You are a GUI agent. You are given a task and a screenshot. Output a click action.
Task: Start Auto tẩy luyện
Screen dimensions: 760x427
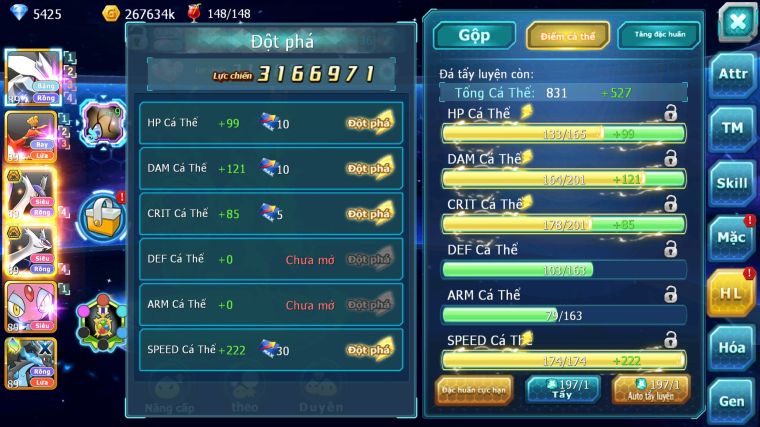click(x=651, y=389)
